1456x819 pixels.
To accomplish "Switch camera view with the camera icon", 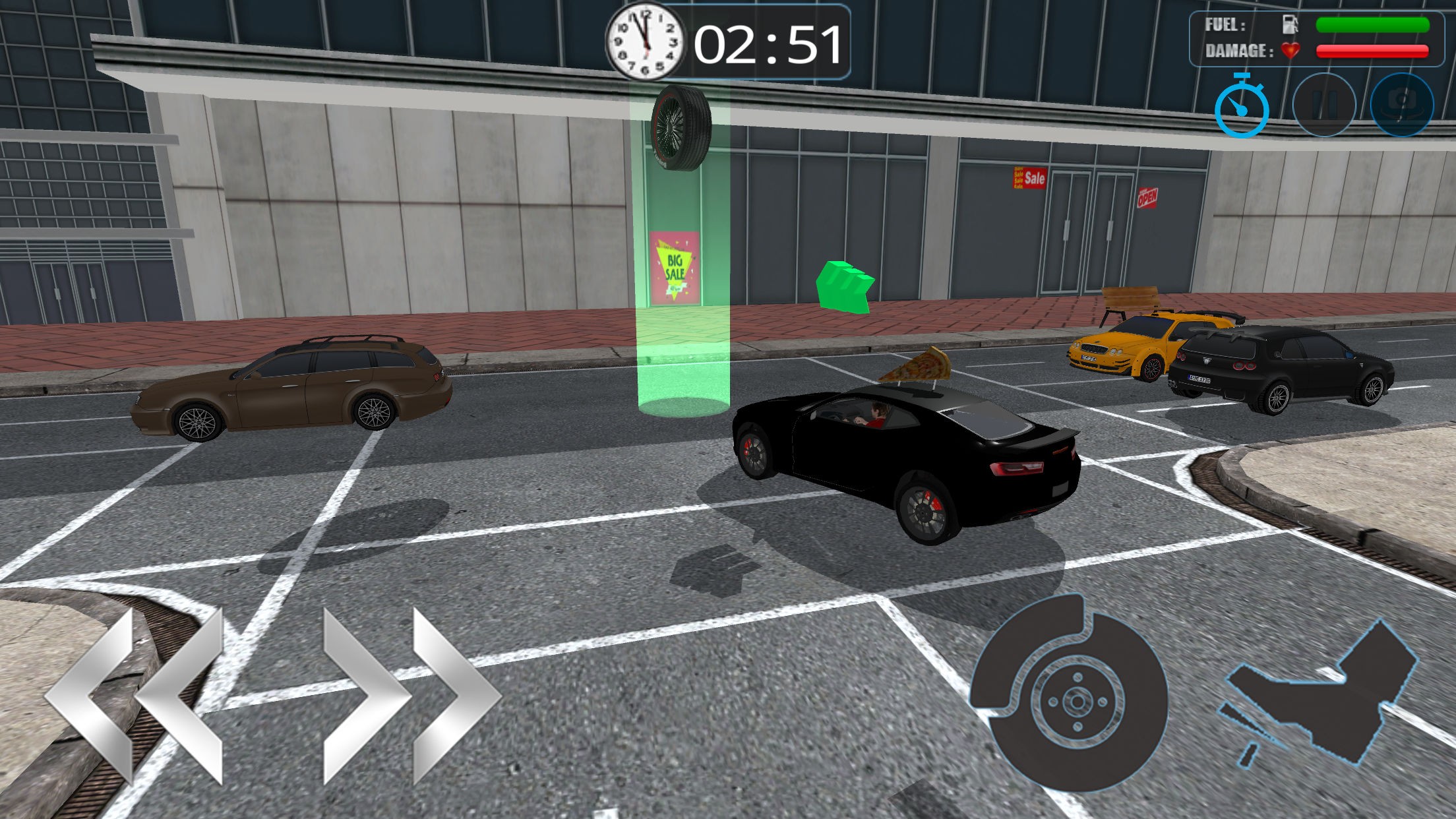I will 1402,106.
